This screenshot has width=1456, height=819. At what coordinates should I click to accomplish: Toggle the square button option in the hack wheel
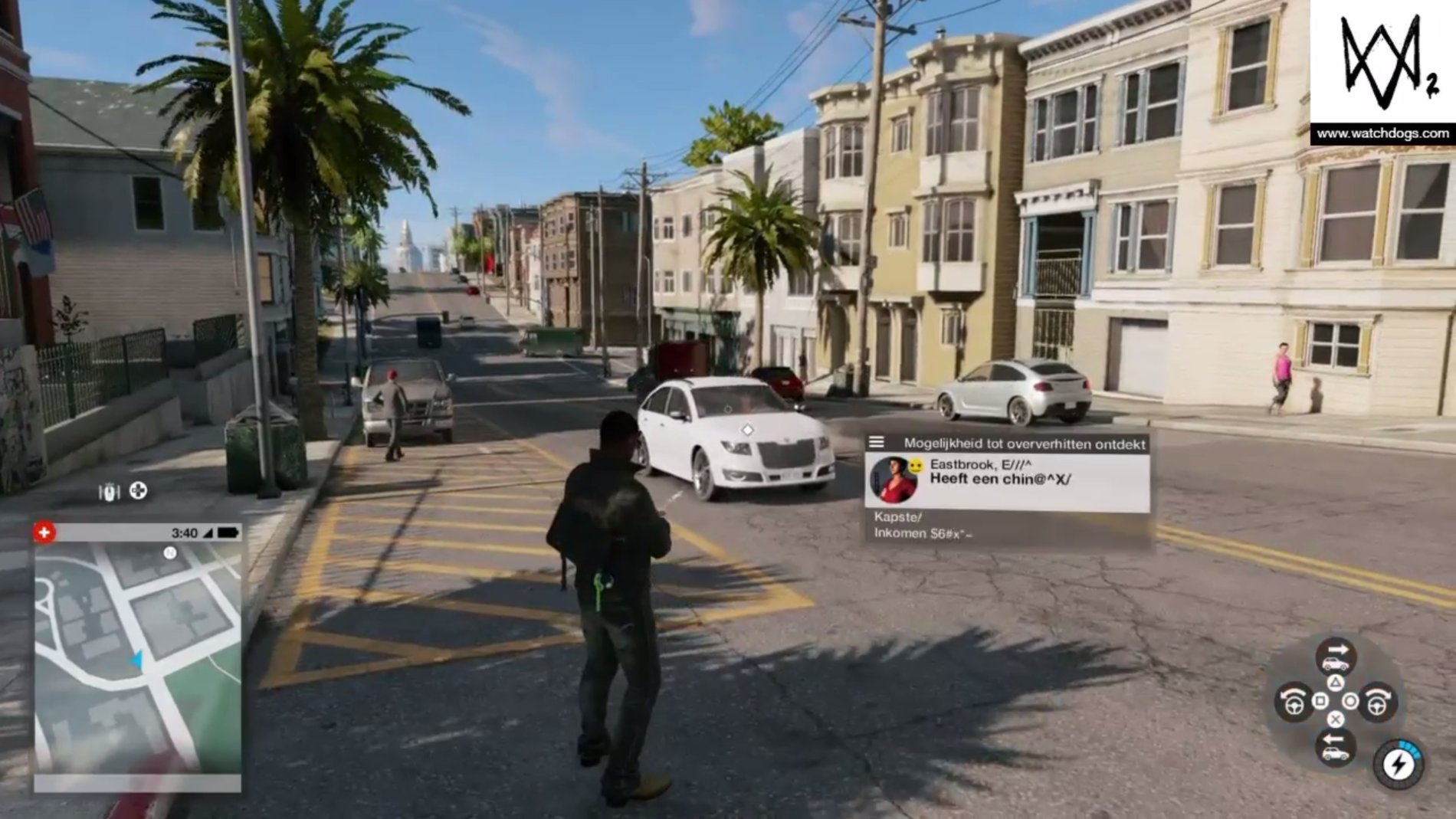click(1320, 701)
